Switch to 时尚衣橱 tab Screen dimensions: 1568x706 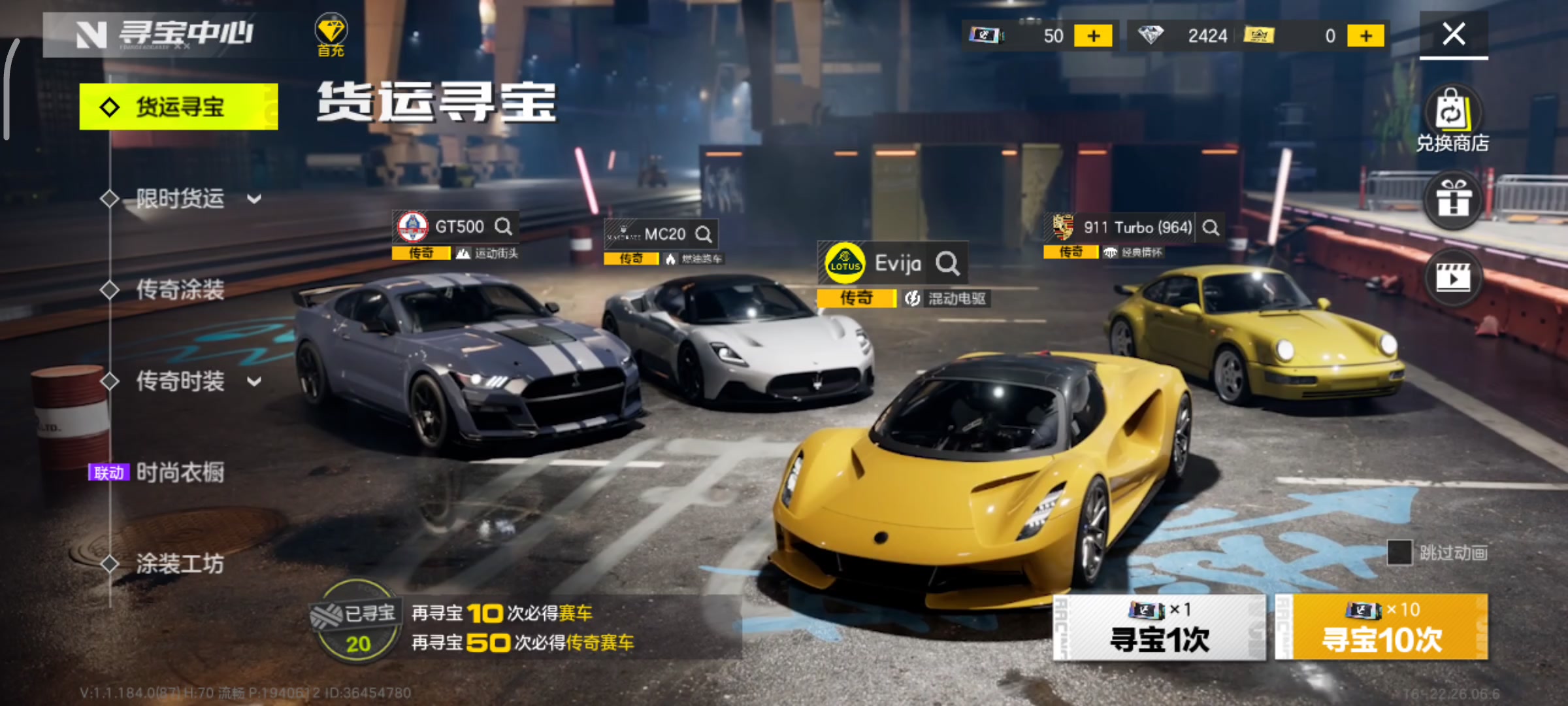pyautogui.click(x=180, y=472)
